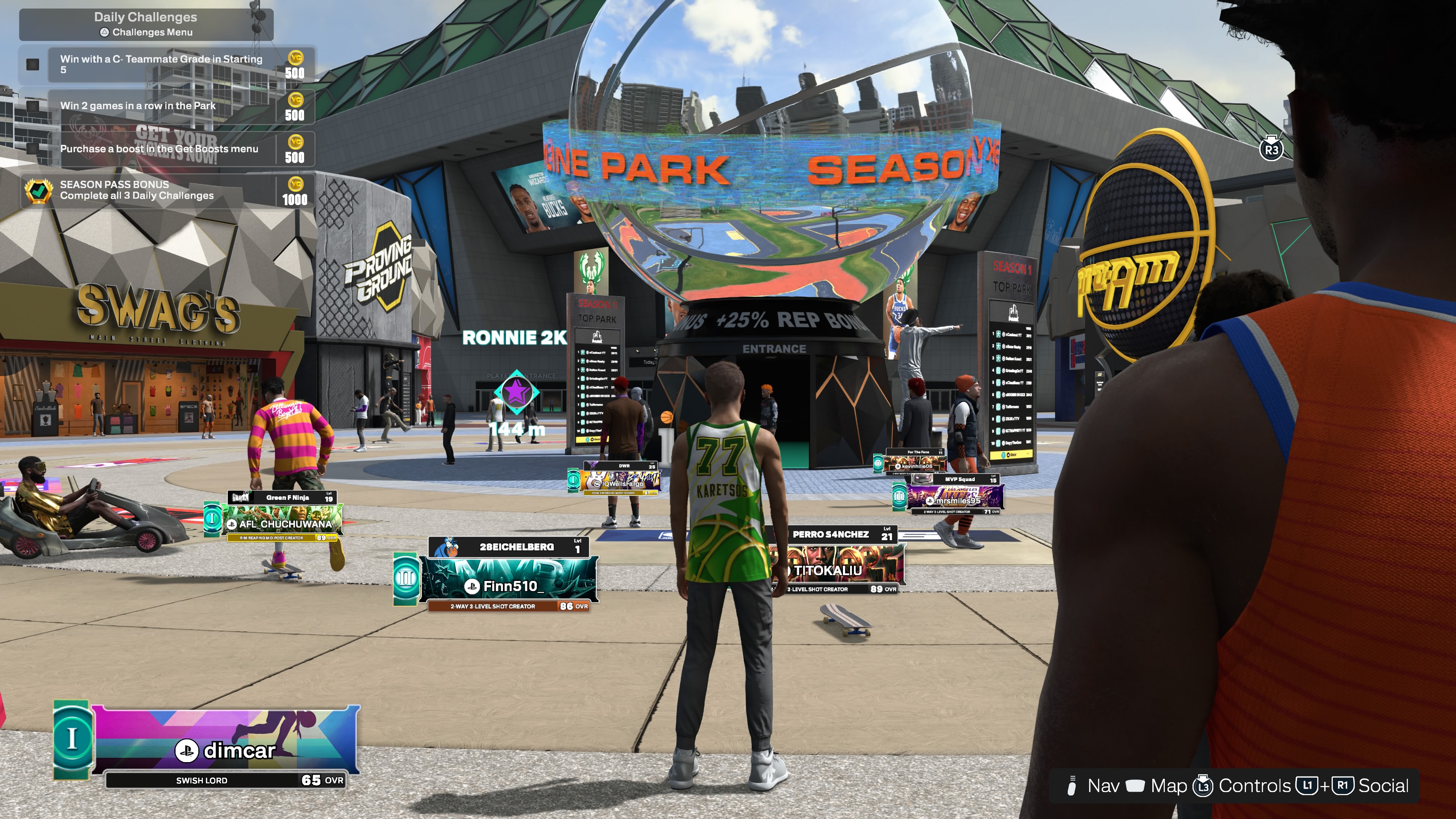Select the mrsmiles95 player nameplate

pyautogui.click(x=955, y=497)
